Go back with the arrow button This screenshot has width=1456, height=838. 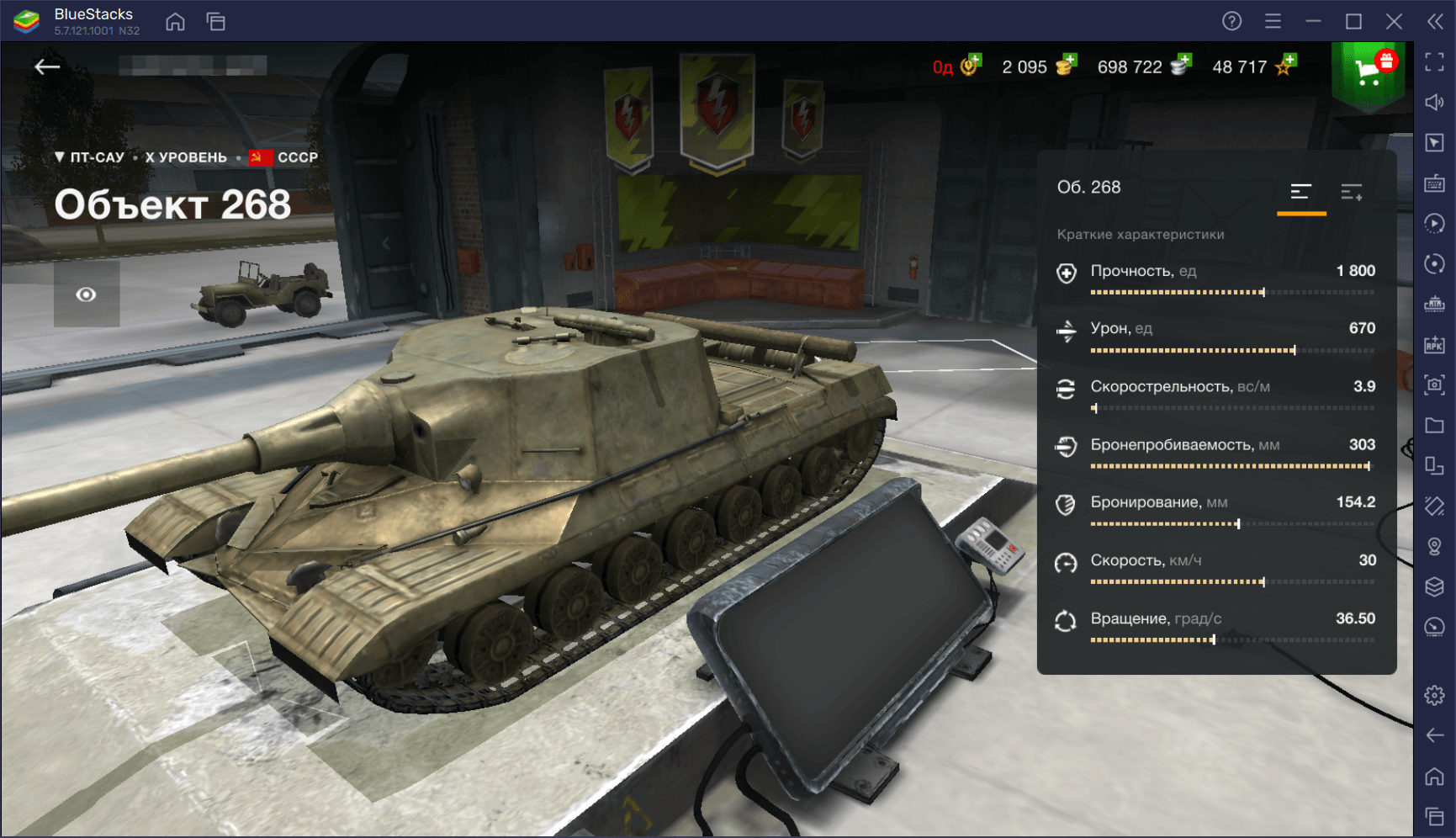pos(47,67)
